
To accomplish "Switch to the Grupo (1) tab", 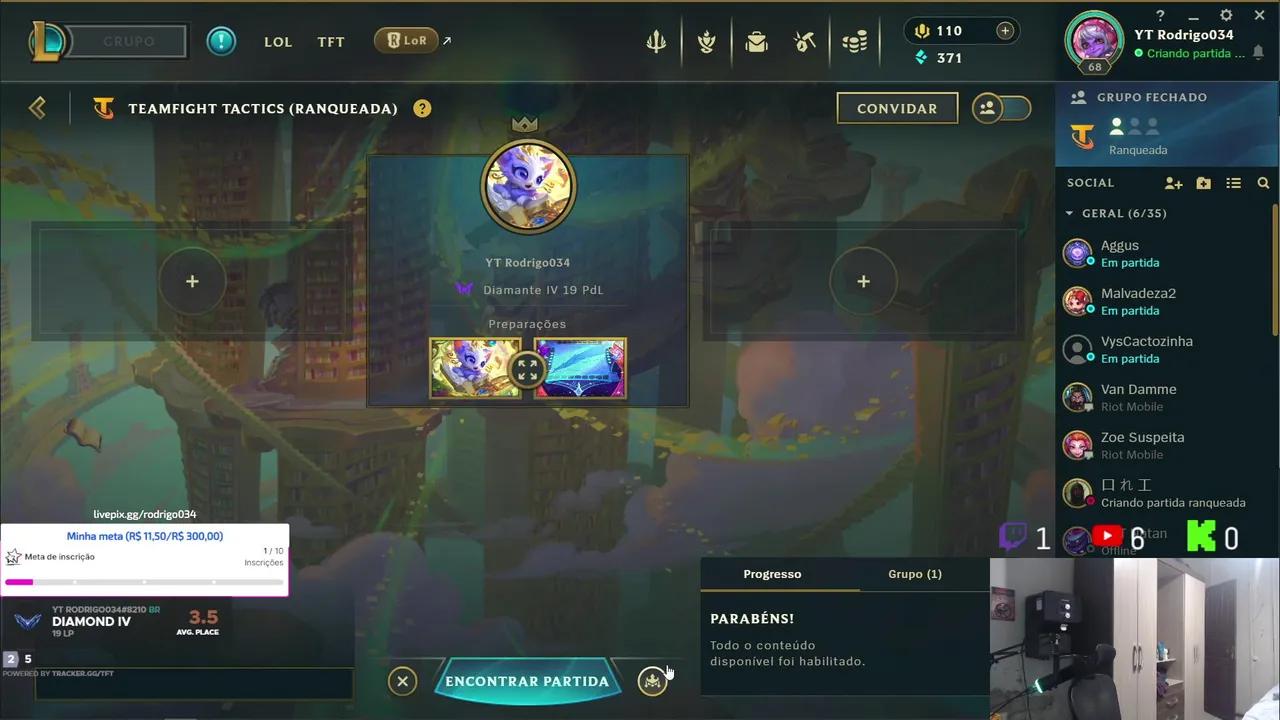I will (914, 574).
